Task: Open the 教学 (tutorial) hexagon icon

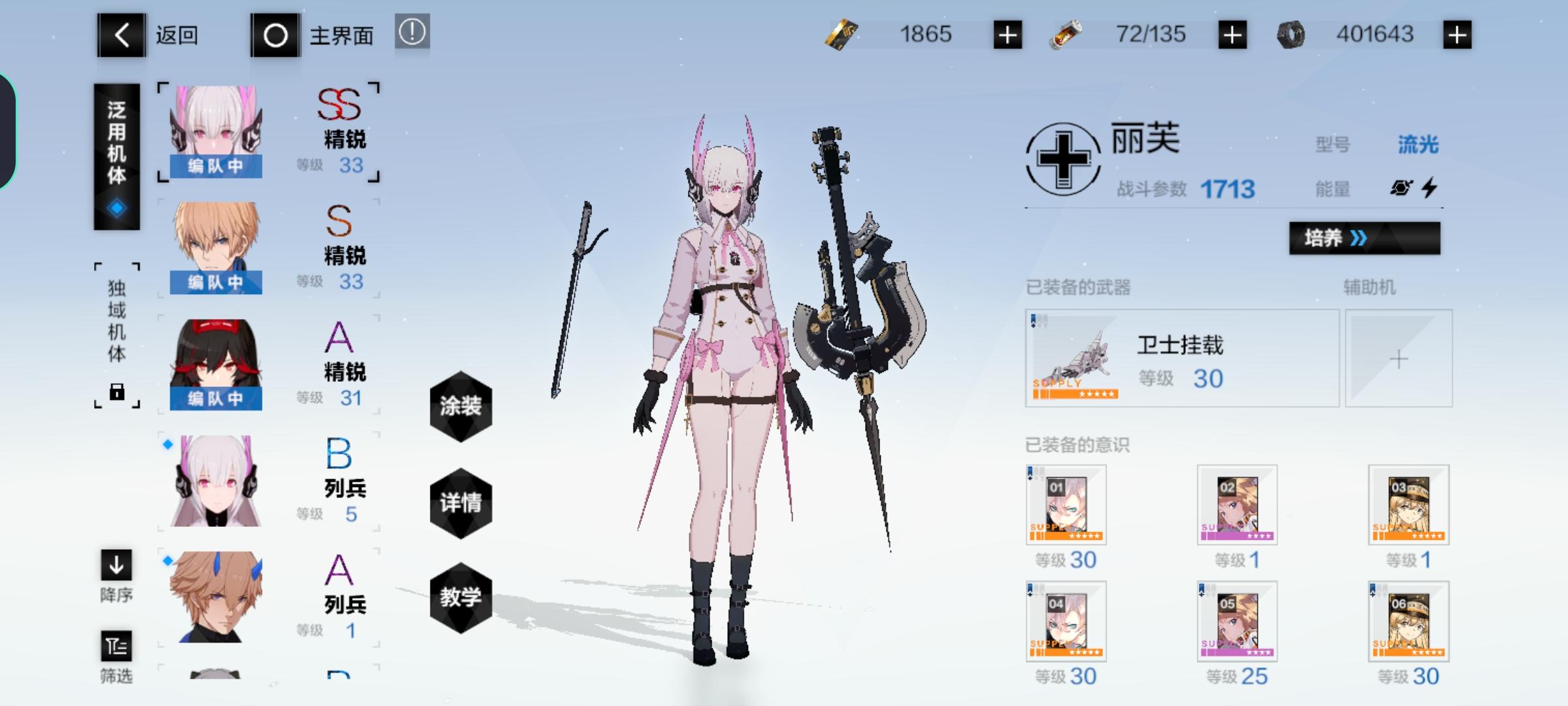Action: click(x=461, y=599)
